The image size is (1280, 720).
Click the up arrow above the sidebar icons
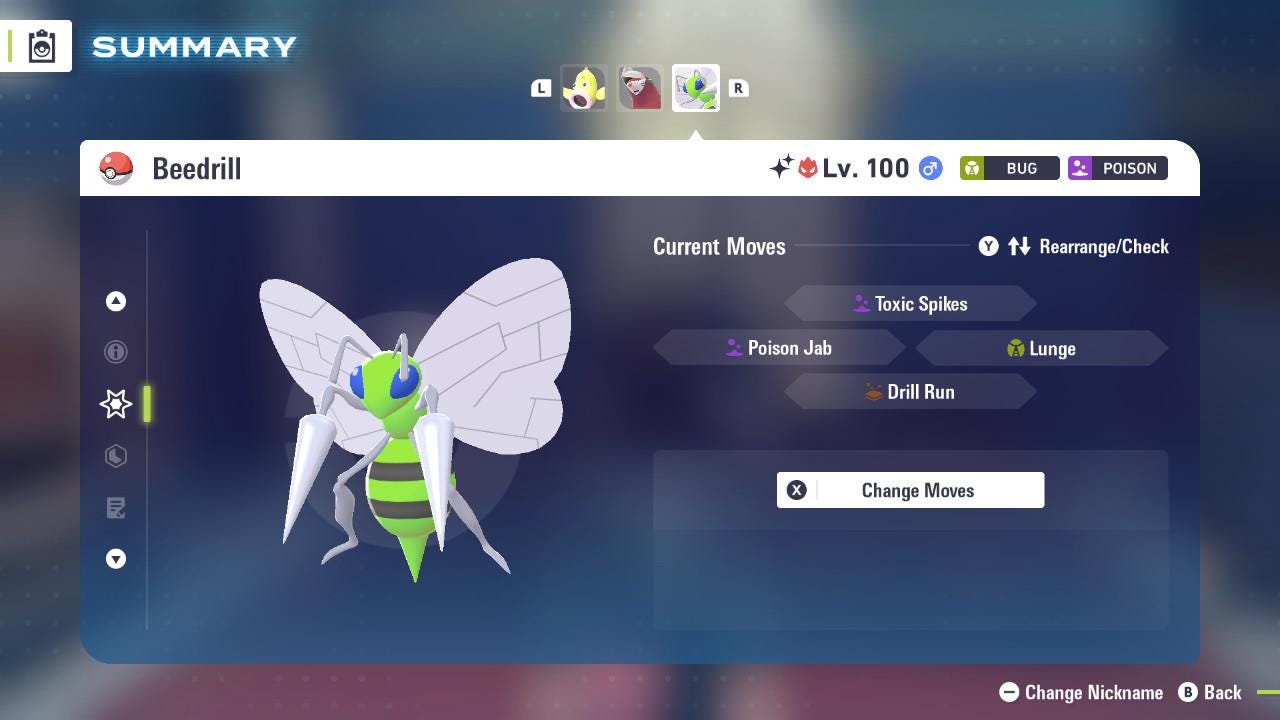[116, 301]
